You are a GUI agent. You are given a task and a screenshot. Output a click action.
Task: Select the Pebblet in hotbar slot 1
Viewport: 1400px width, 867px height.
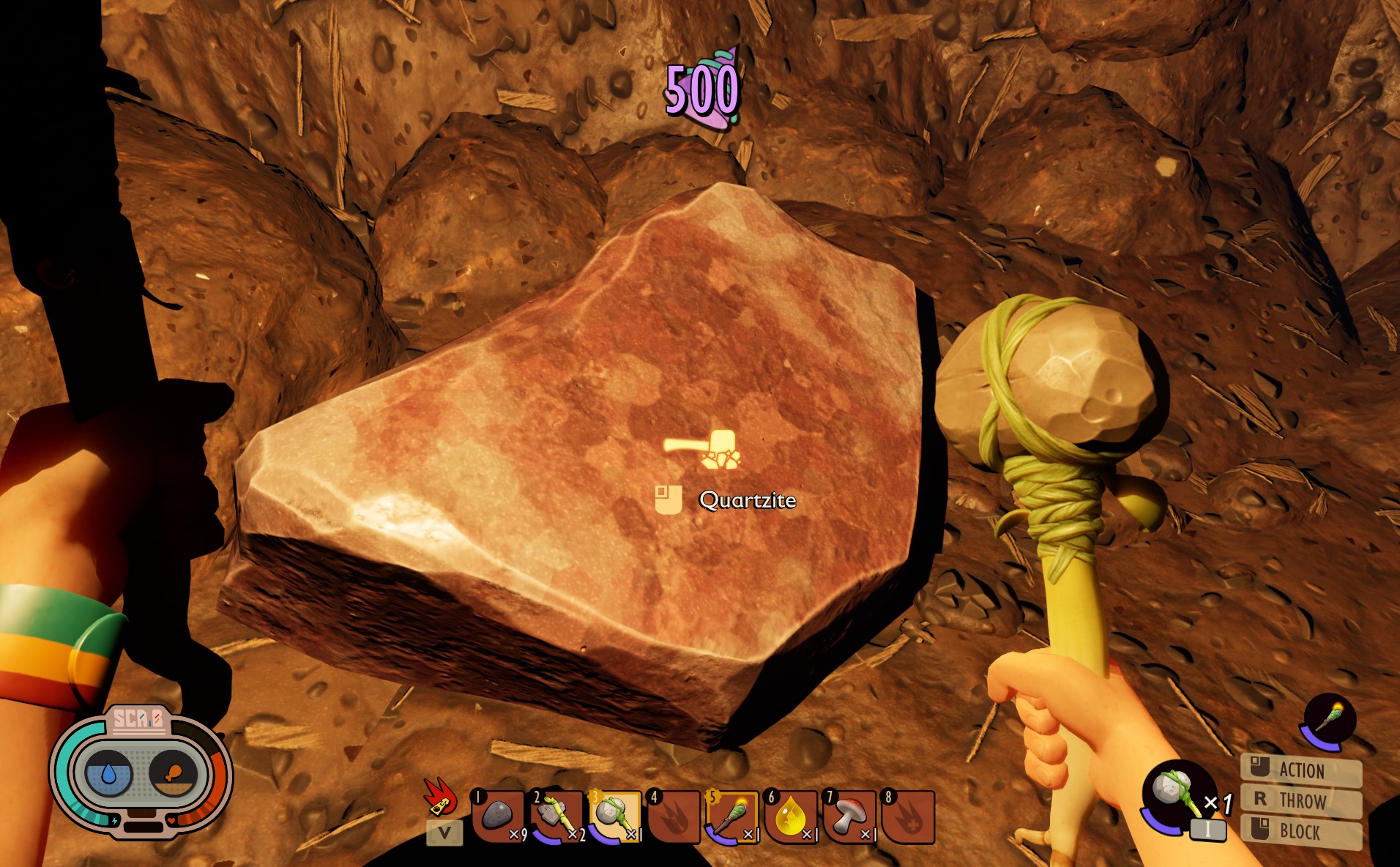tap(494, 814)
